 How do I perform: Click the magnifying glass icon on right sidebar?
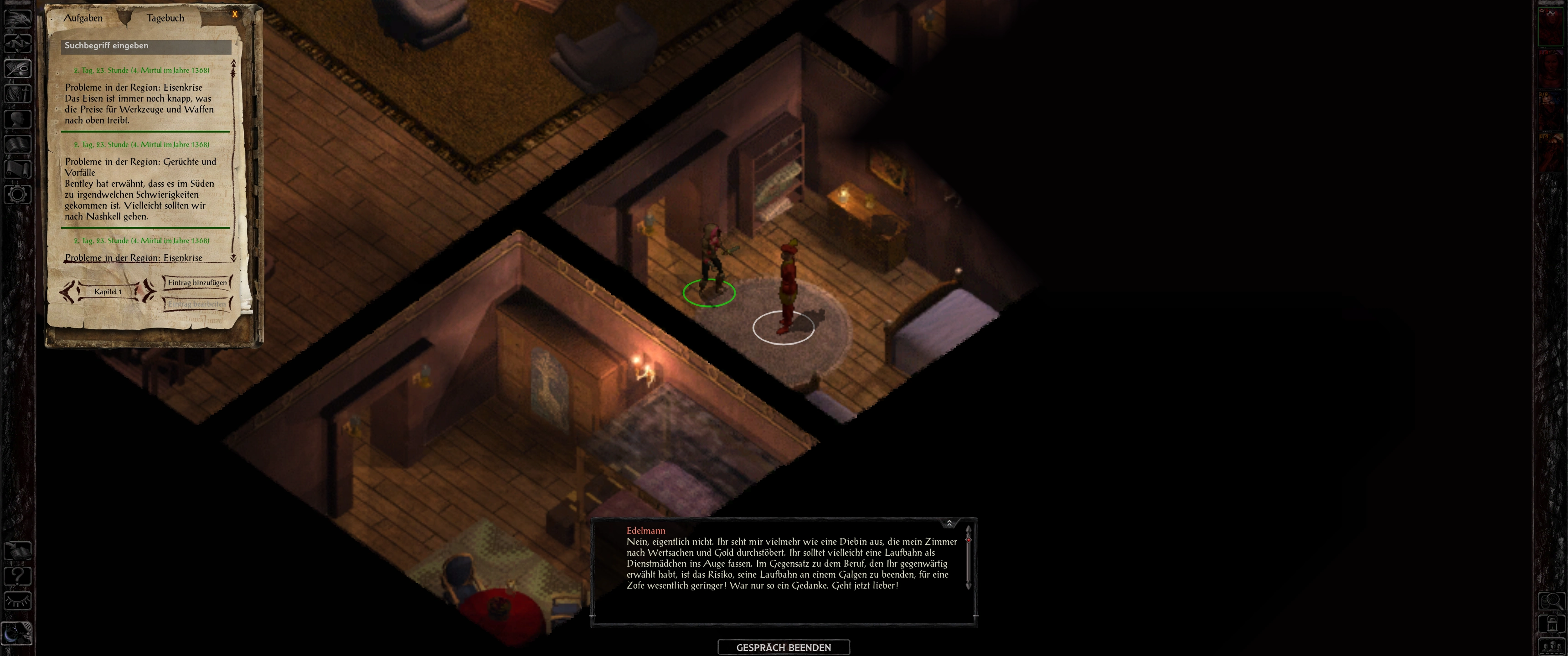pyautogui.click(x=1551, y=601)
